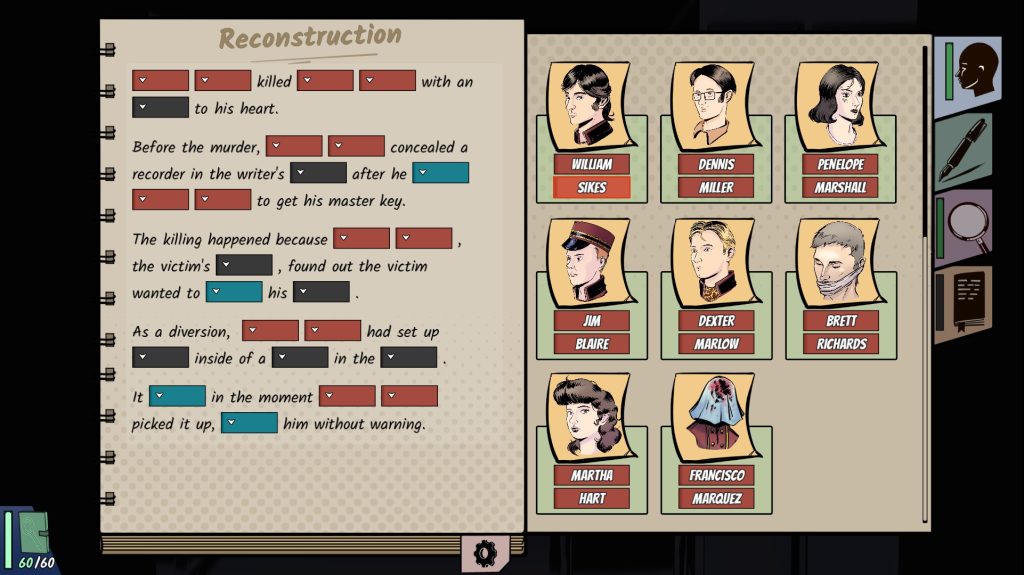This screenshot has width=1024, height=575.
Task: Click the BRETT name tag
Action: [x=840, y=321]
